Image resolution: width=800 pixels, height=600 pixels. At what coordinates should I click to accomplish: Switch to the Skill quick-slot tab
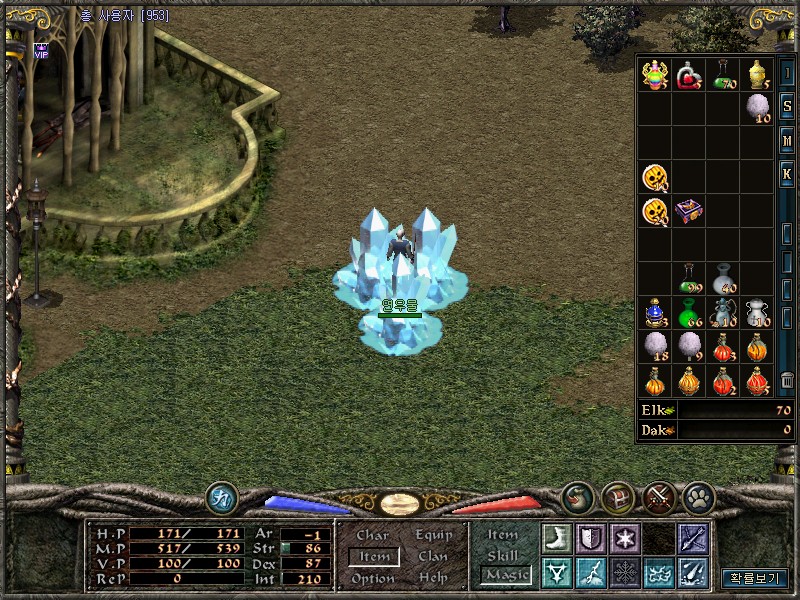503,555
